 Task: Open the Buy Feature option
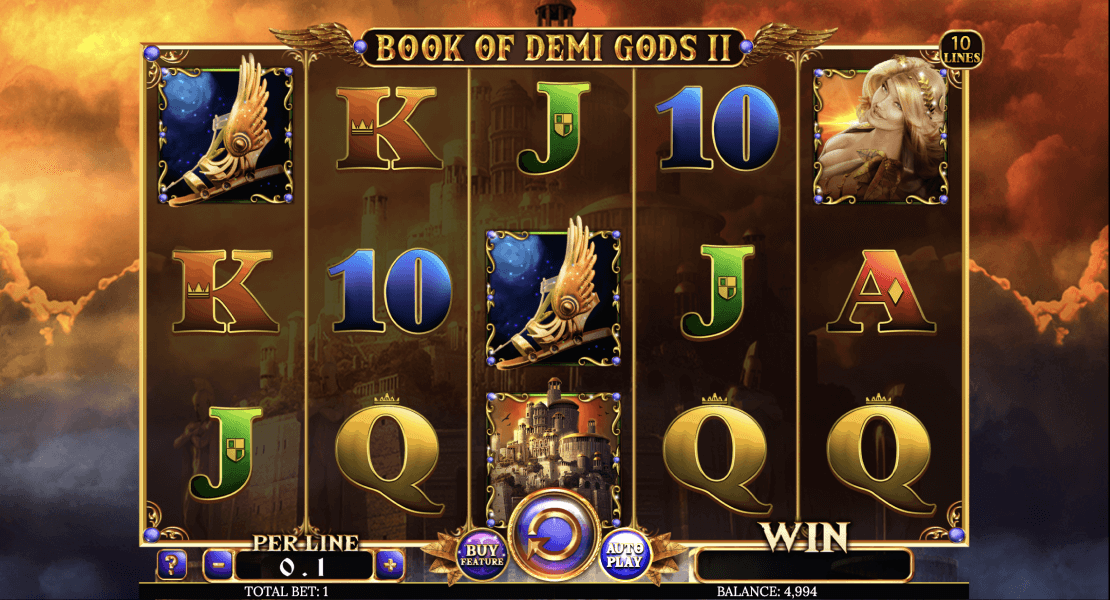pos(481,554)
